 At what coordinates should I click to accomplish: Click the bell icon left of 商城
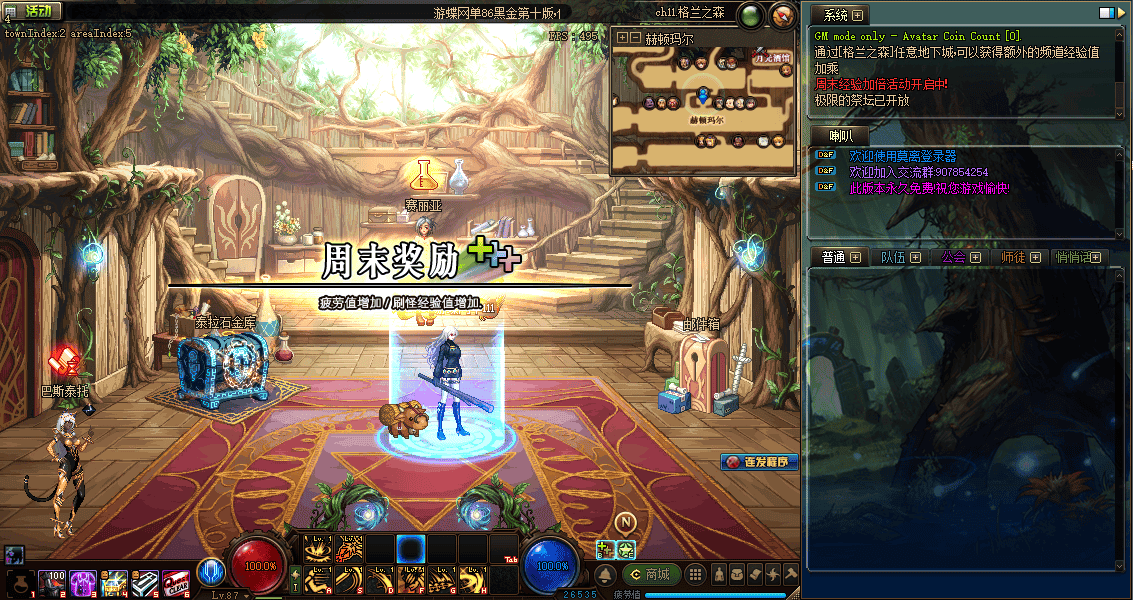(606, 575)
